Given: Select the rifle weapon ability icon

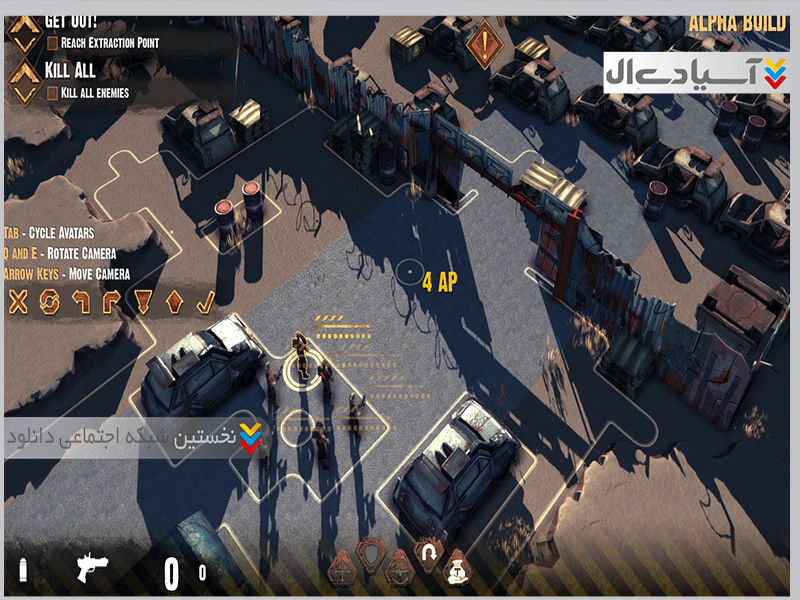Looking at the screenshot, I should click(399, 569).
